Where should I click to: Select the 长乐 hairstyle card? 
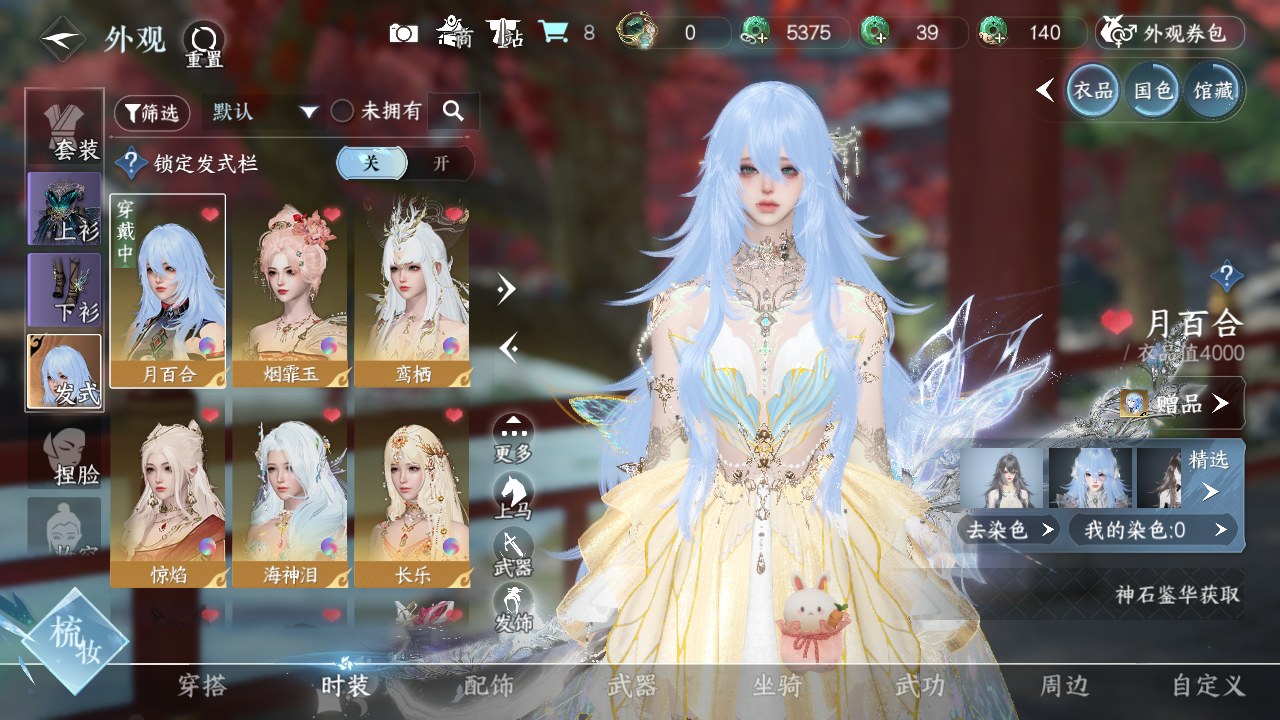411,495
